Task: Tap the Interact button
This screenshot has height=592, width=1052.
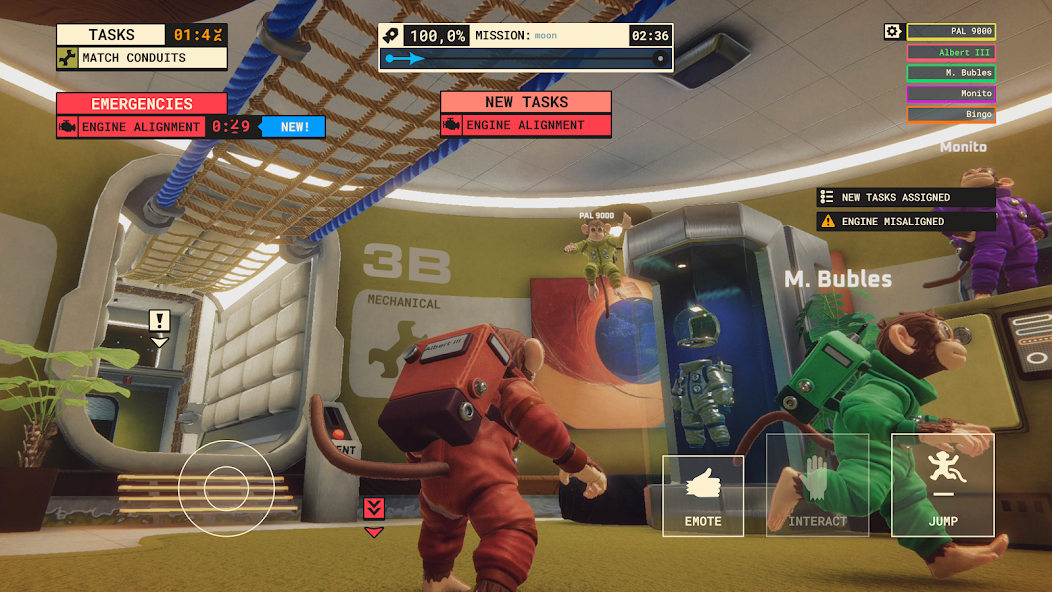Action: (817, 485)
